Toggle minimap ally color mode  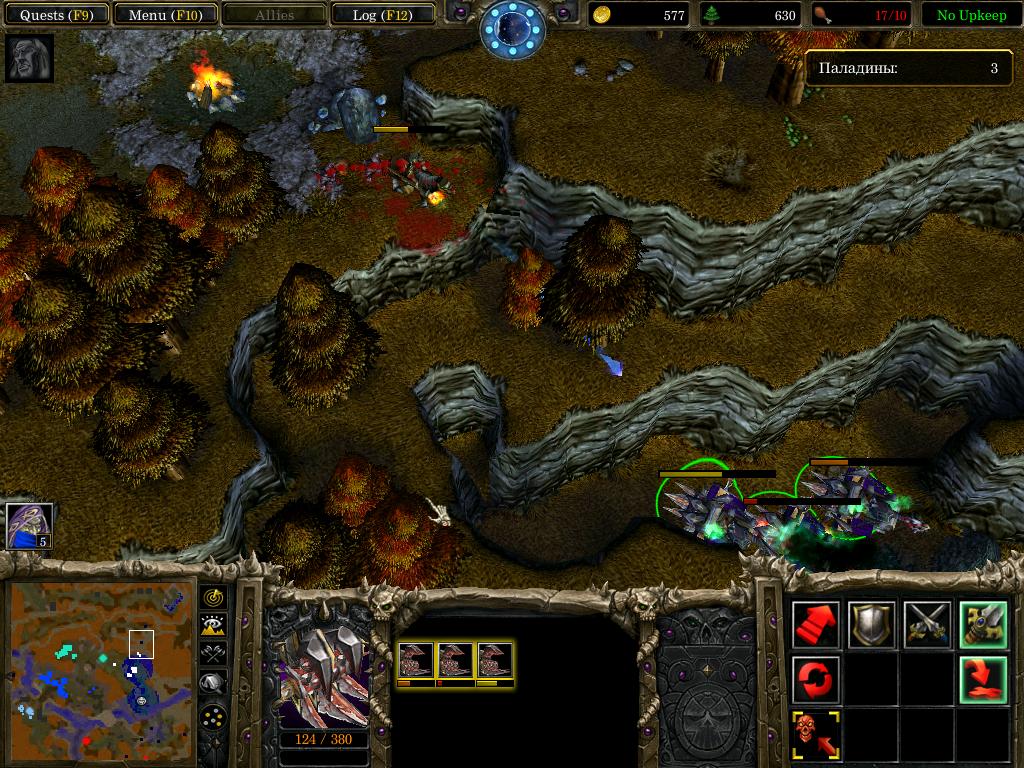coord(213,655)
